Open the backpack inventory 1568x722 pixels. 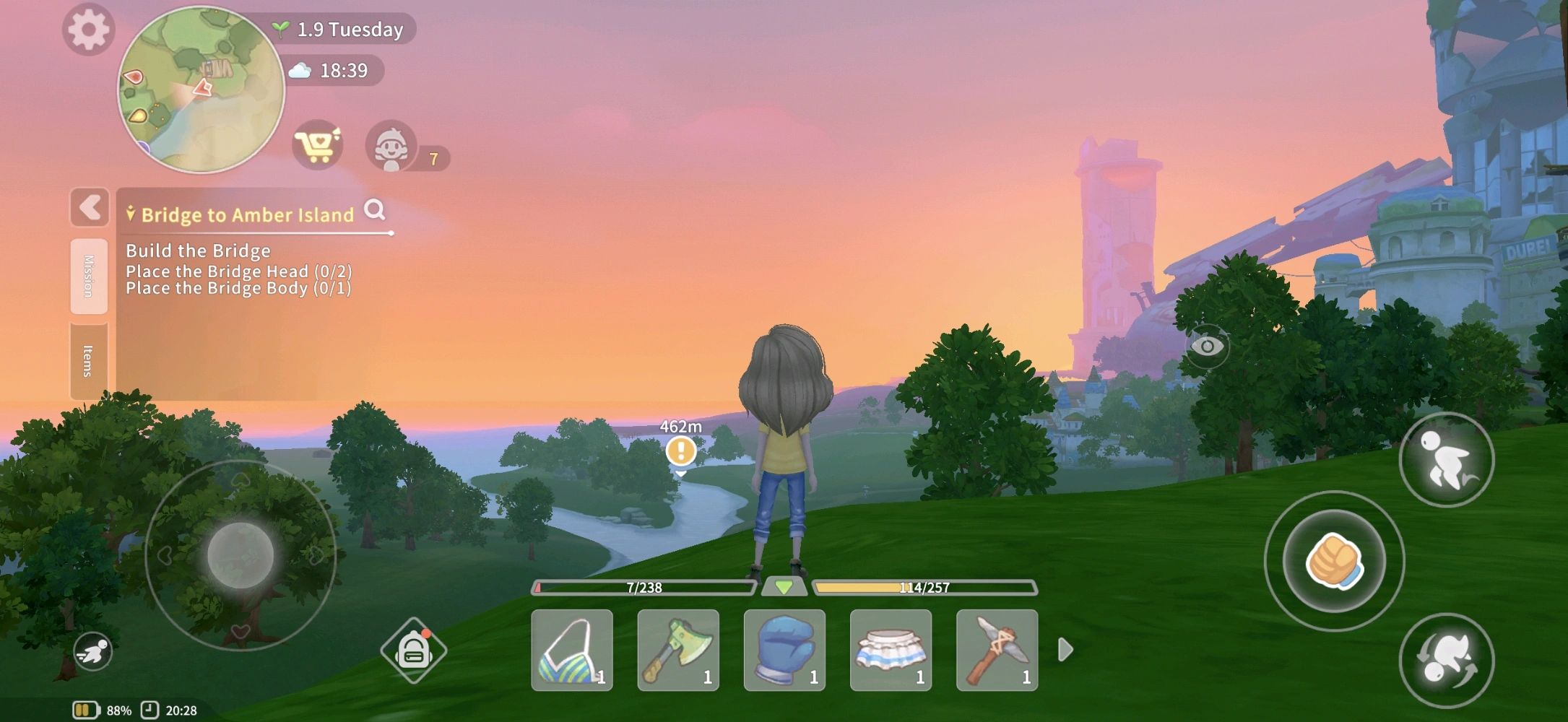click(x=413, y=651)
